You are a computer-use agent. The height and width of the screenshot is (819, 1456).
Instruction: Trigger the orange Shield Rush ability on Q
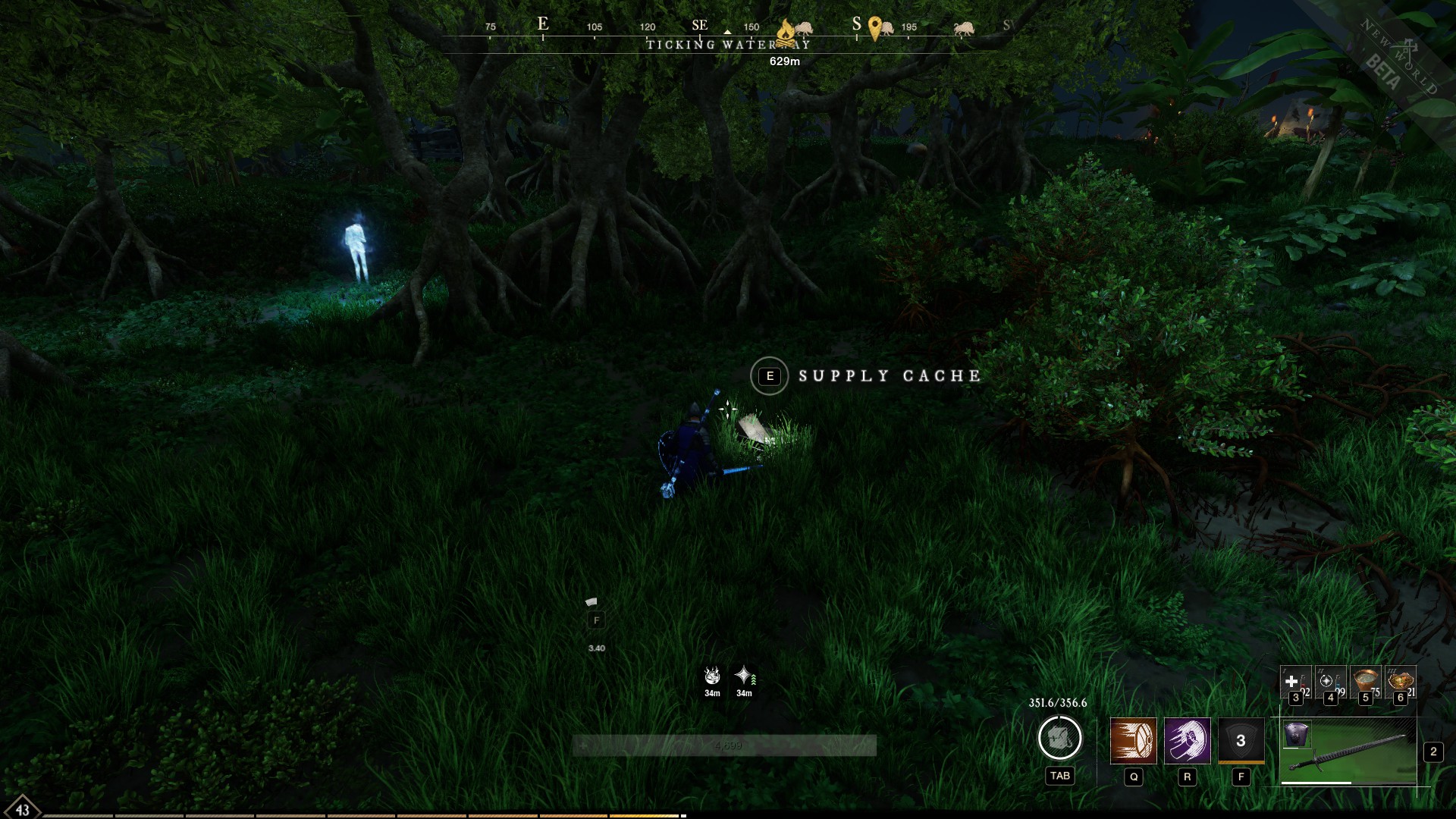1135,742
